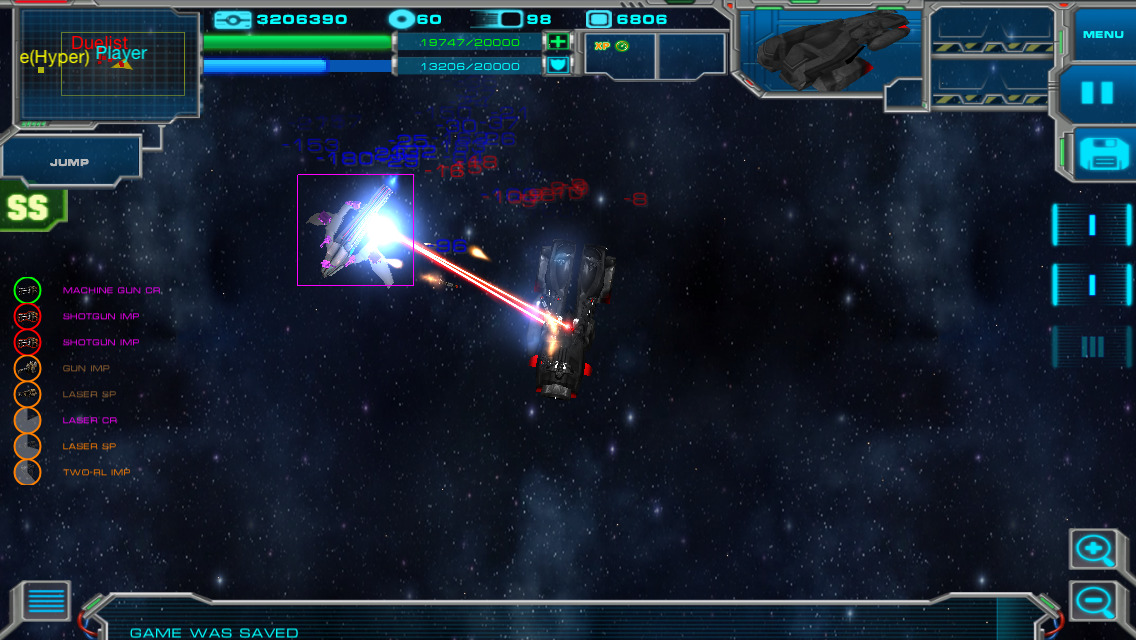The image size is (1136, 640).
Task: Zoom out with the magnifier minus button
Action: pyautogui.click(x=1093, y=601)
